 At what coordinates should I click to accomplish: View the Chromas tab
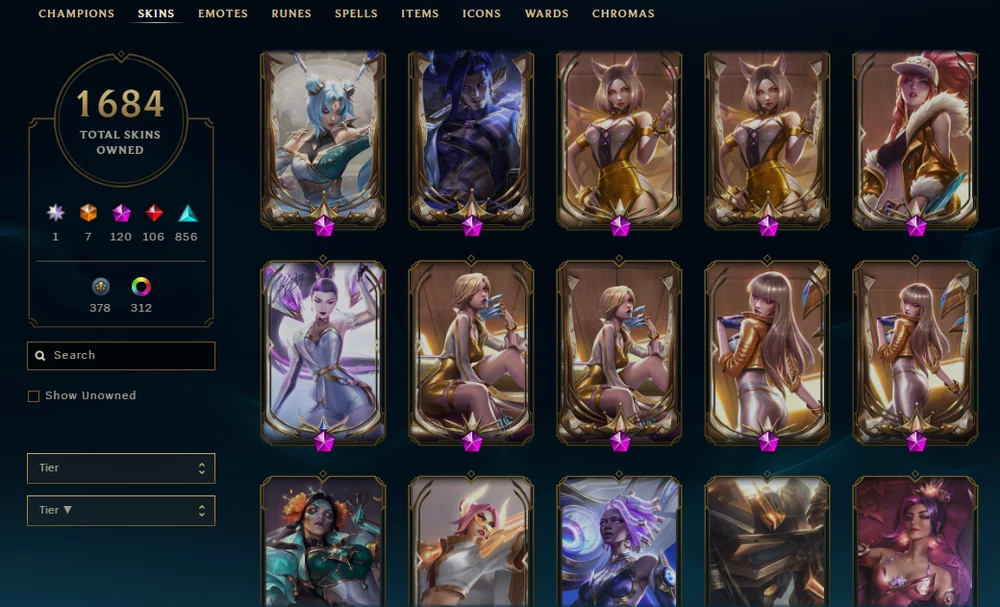click(x=623, y=14)
